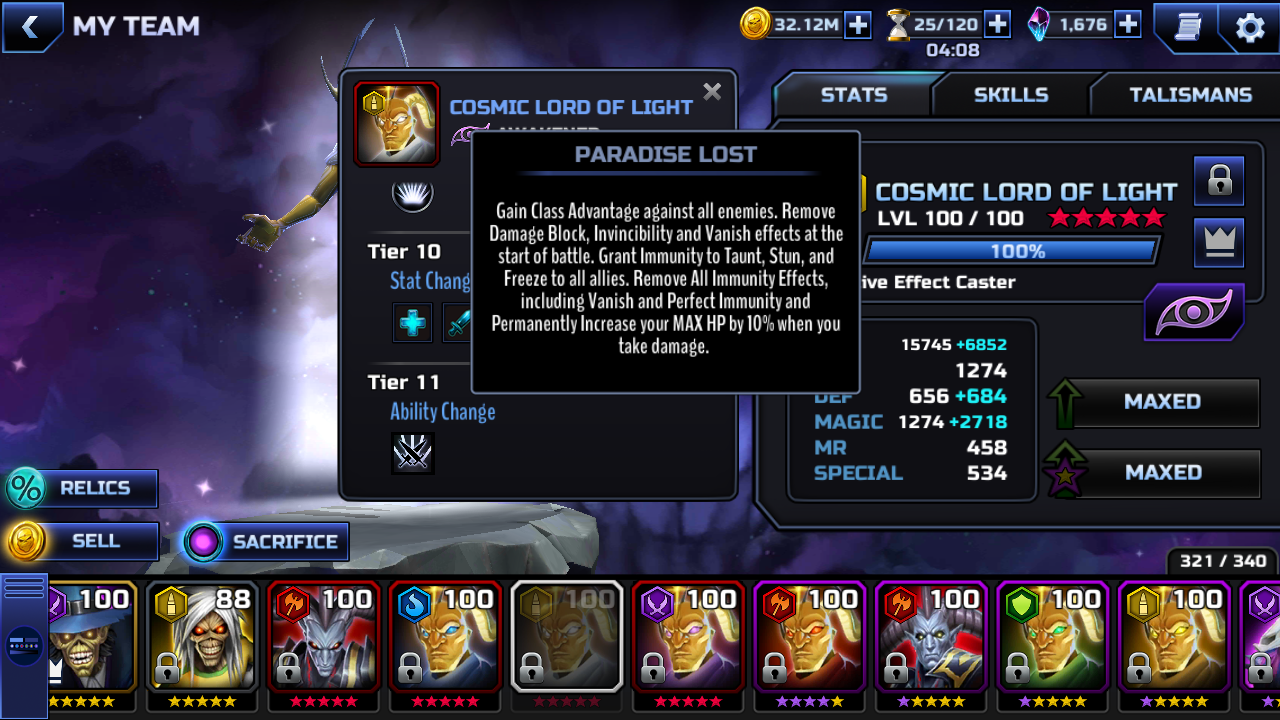The height and width of the screenshot is (720, 1280).
Task: Open the gear settings menu
Action: [1250, 27]
